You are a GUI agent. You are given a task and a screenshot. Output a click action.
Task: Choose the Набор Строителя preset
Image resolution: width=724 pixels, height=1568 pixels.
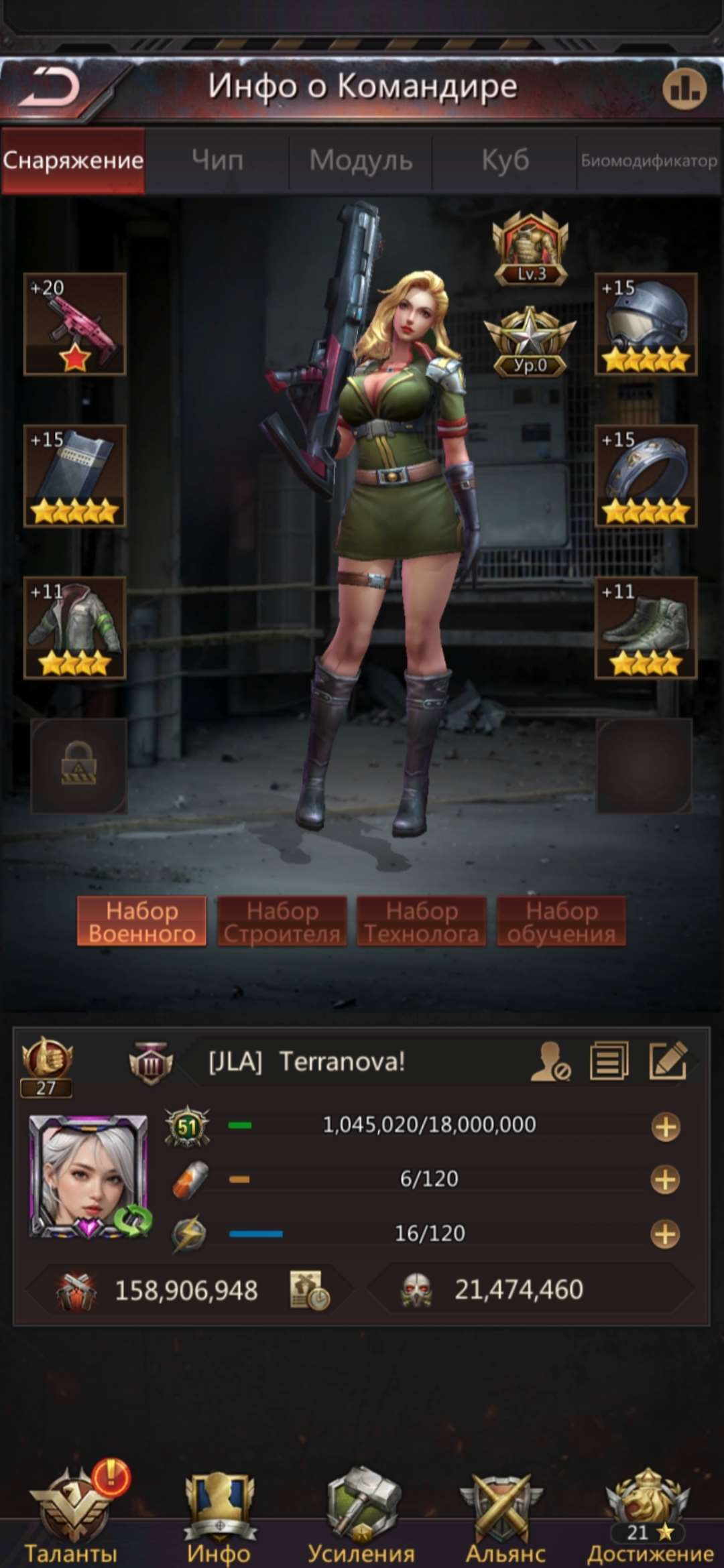click(282, 921)
